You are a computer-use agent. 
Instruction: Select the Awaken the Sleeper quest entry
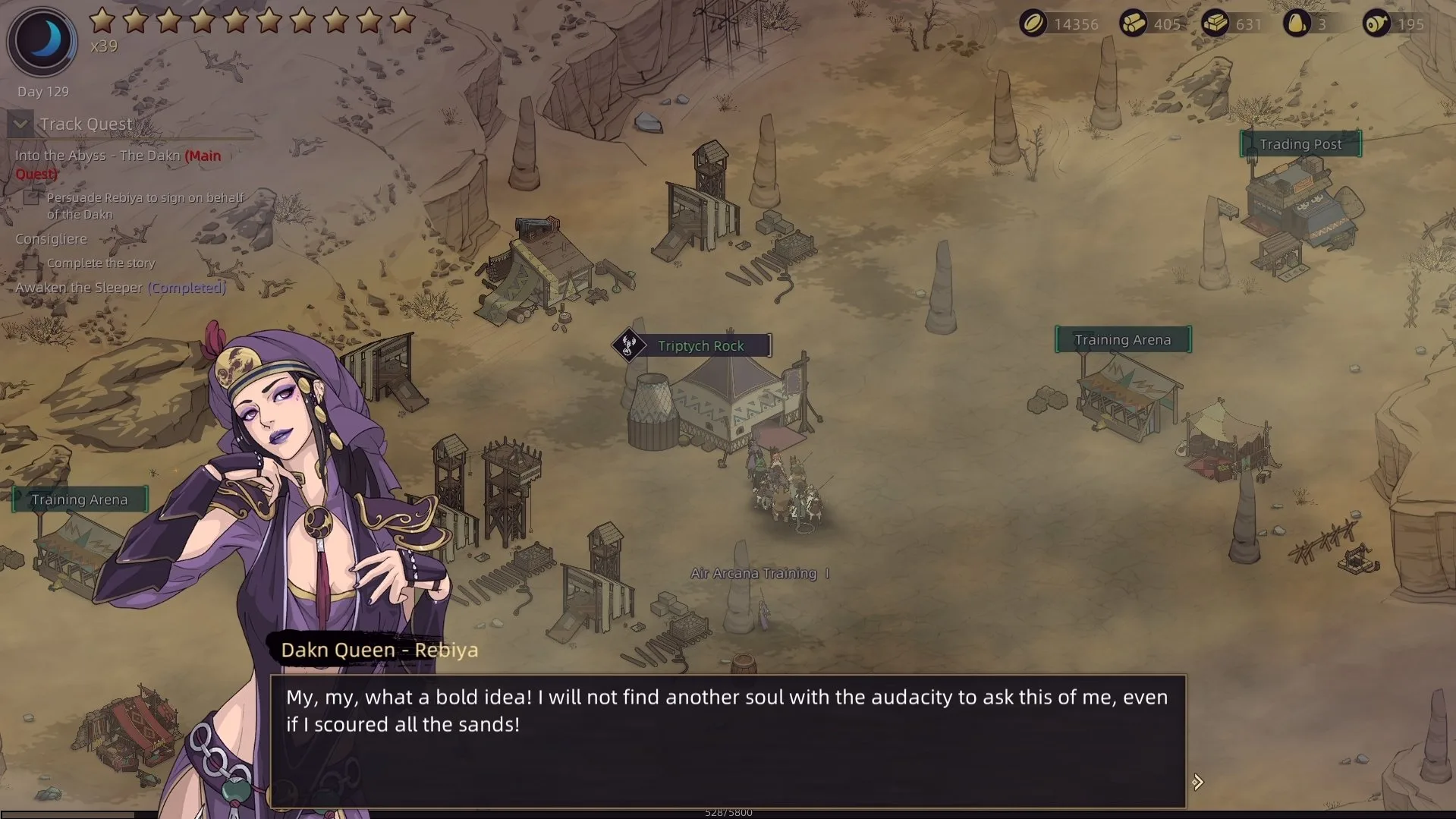pyautogui.click(x=120, y=288)
